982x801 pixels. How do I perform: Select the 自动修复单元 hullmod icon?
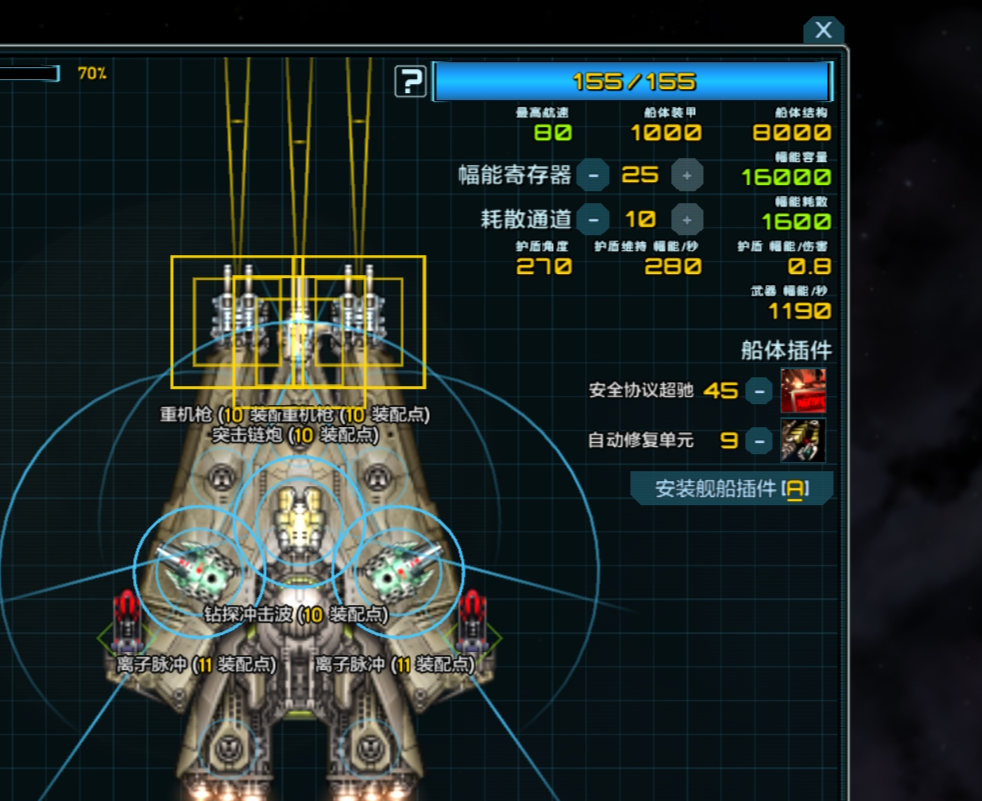click(803, 439)
